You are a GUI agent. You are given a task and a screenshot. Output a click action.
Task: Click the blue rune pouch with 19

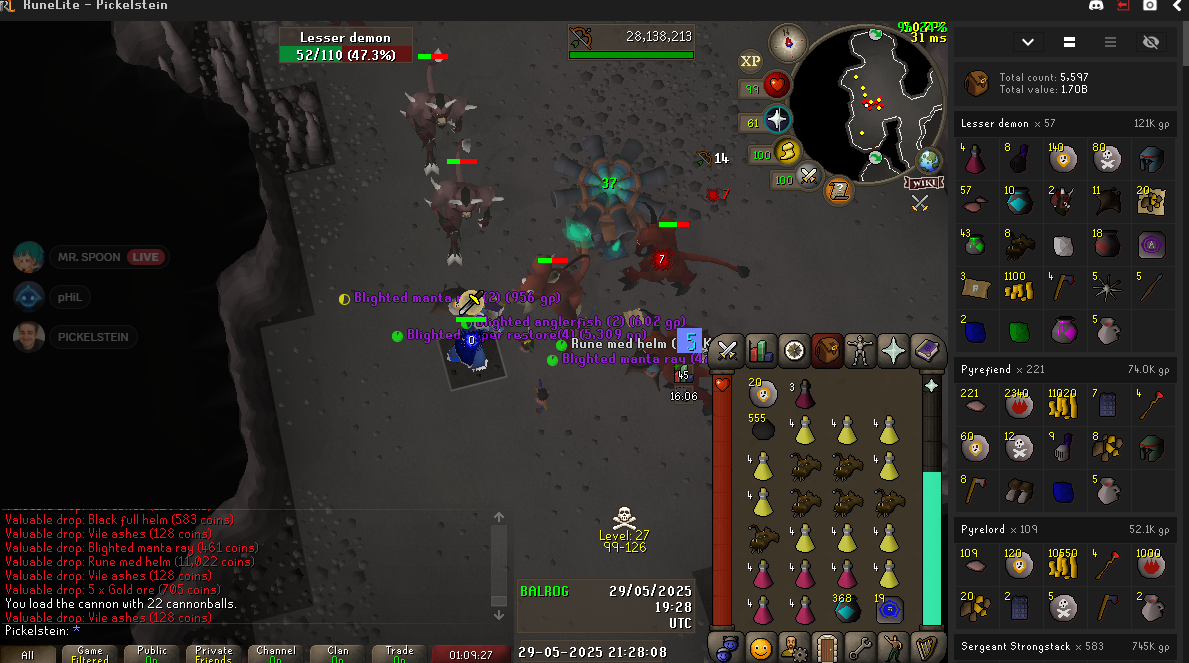pyautogui.click(x=888, y=607)
